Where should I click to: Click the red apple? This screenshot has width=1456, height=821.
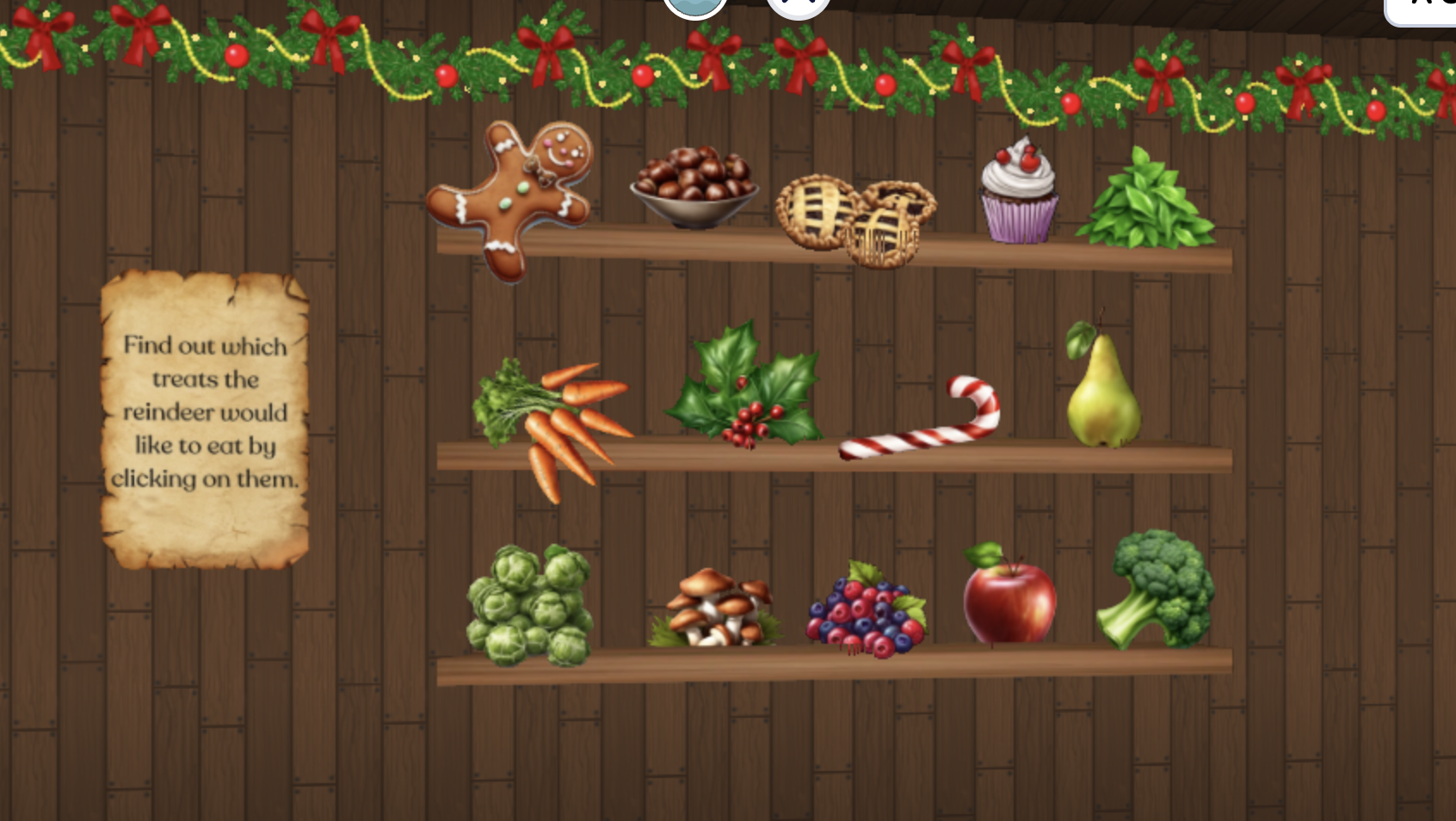1011,602
